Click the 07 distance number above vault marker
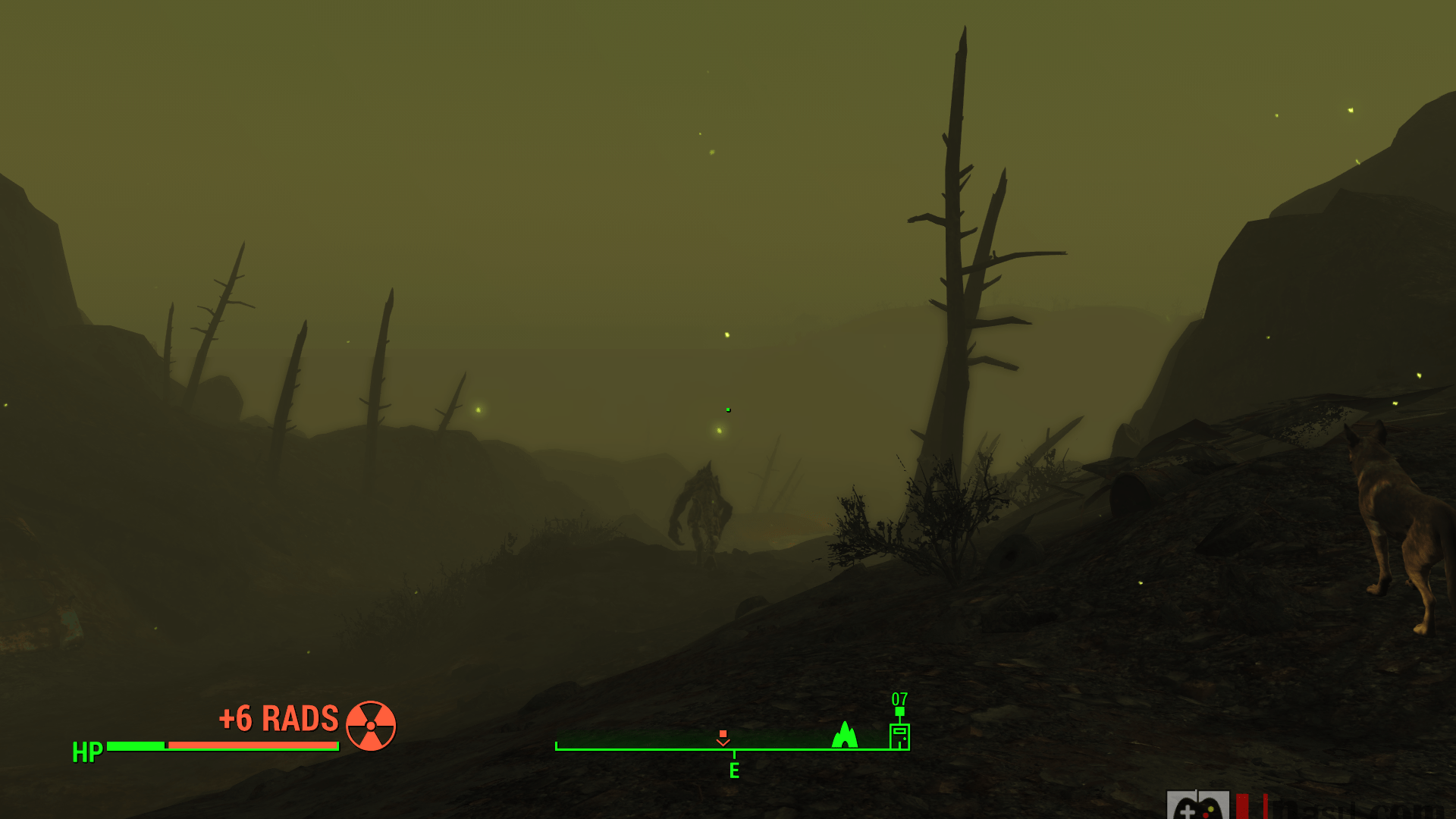This screenshot has width=1456, height=819. [x=900, y=698]
